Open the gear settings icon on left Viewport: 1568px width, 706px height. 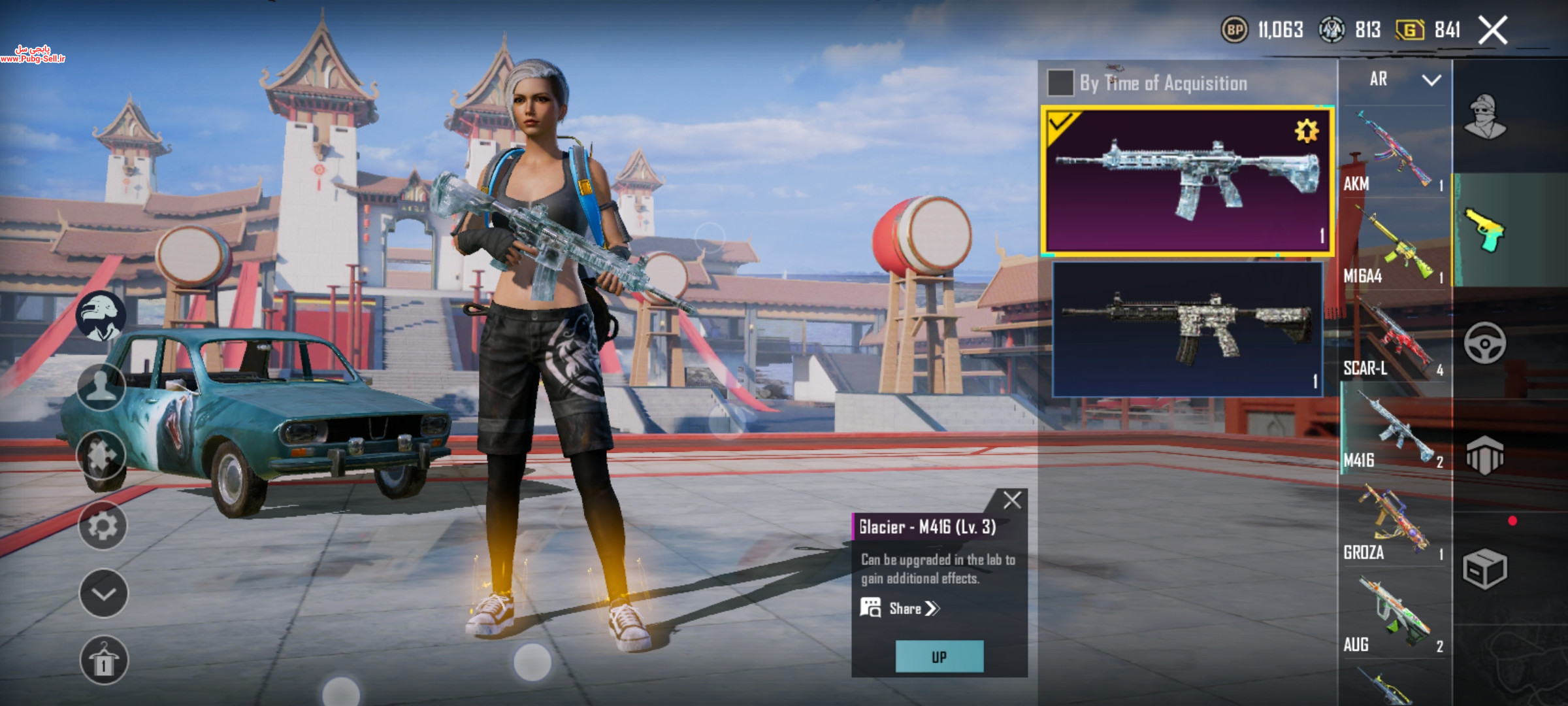tap(103, 526)
